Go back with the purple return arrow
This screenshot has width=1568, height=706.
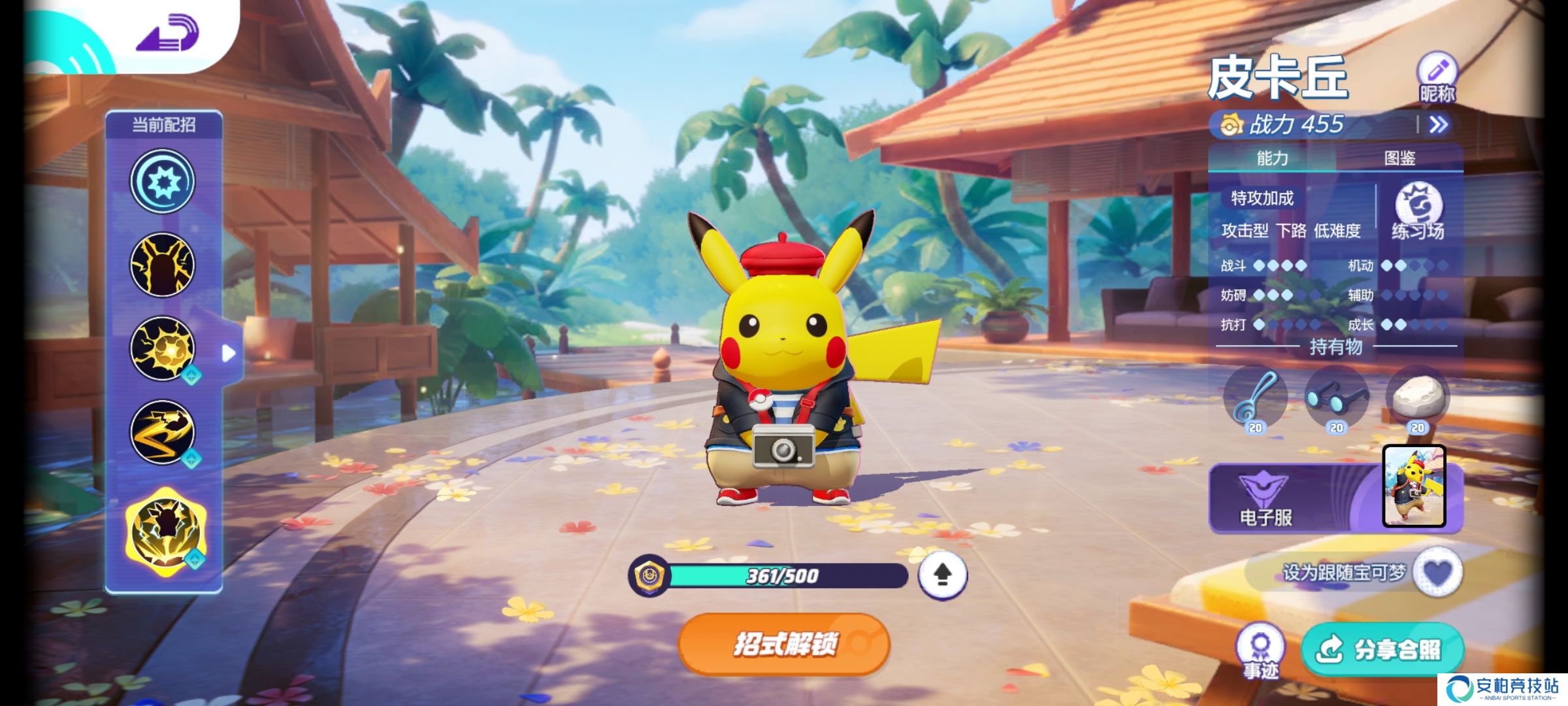tap(168, 34)
